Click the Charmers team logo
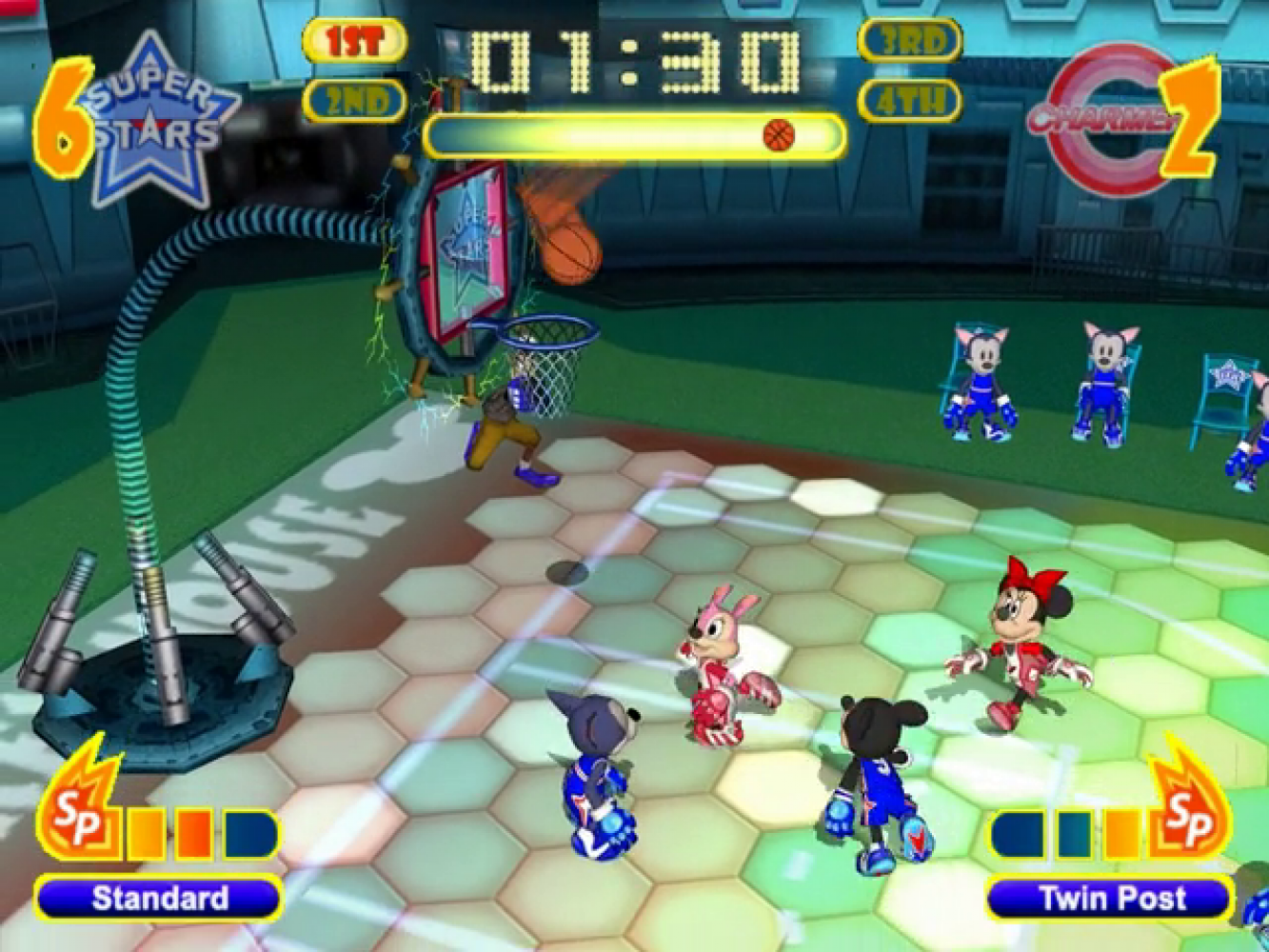This screenshot has width=1269, height=952. (1104, 118)
